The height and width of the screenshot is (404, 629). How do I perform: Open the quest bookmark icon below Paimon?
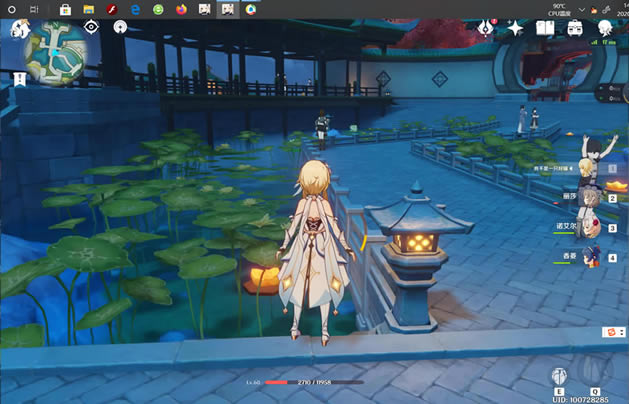click(x=18, y=78)
